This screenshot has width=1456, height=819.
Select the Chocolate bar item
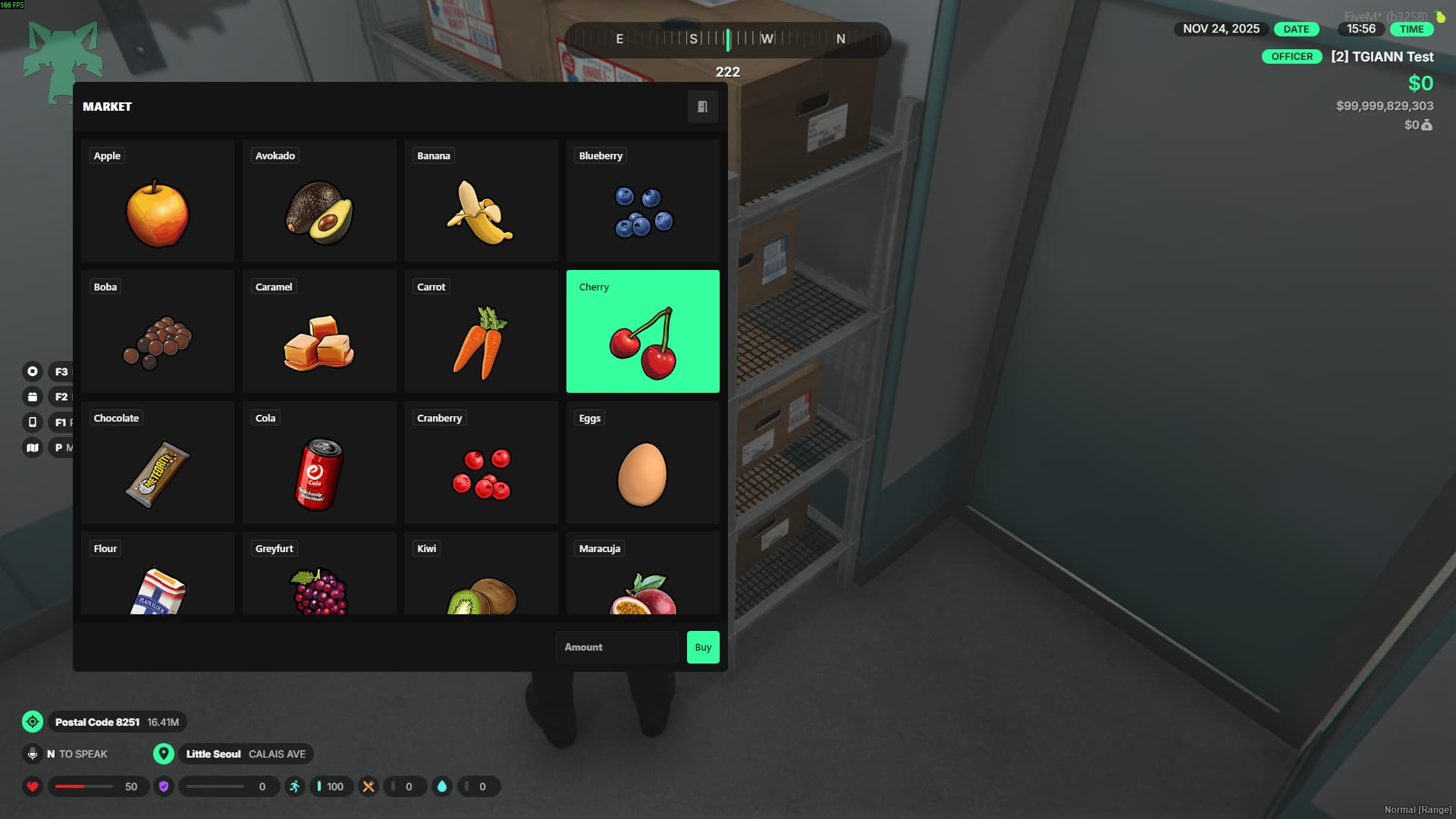tap(158, 463)
